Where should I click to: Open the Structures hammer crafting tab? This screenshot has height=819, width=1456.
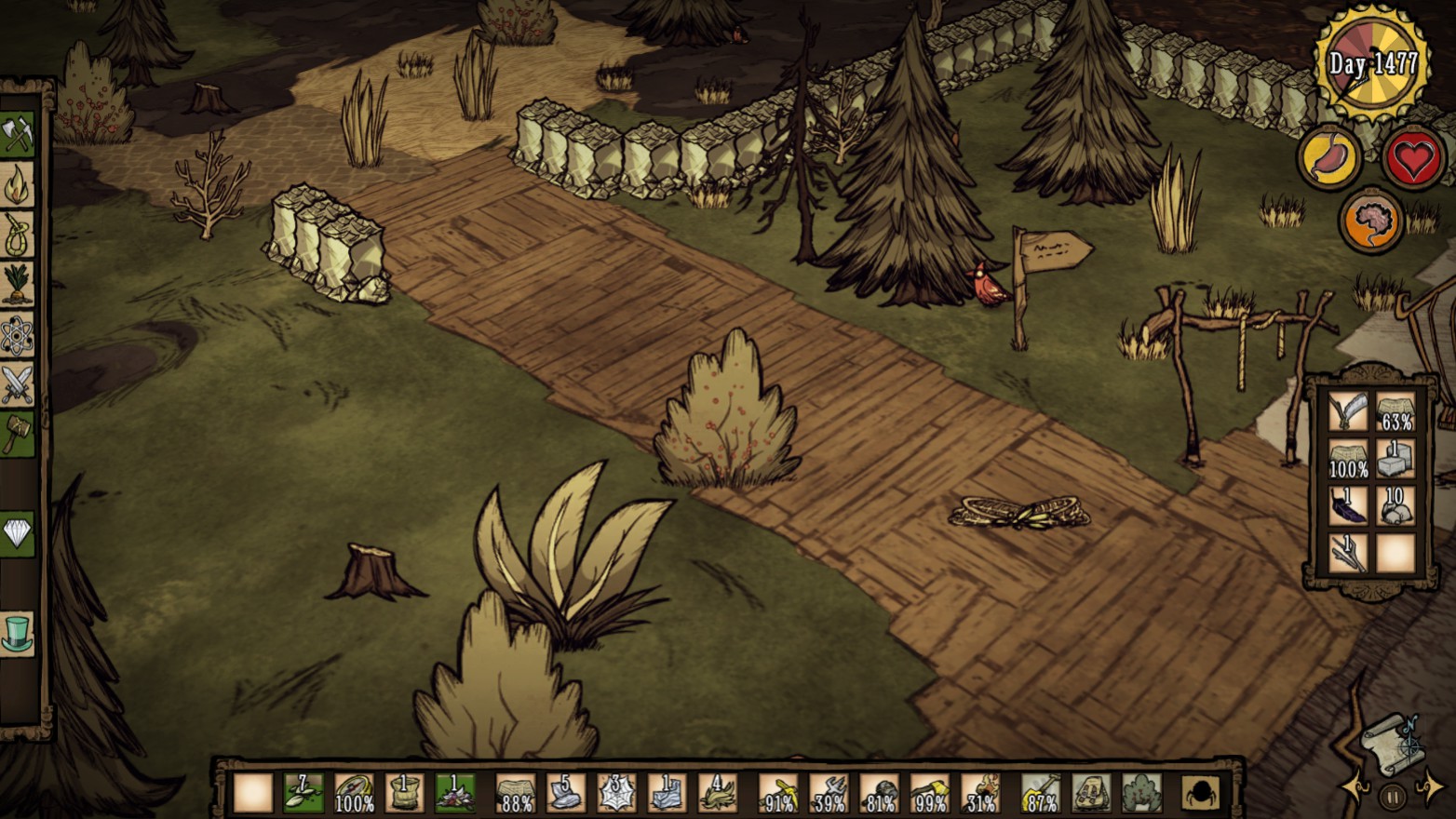(18, 433)
